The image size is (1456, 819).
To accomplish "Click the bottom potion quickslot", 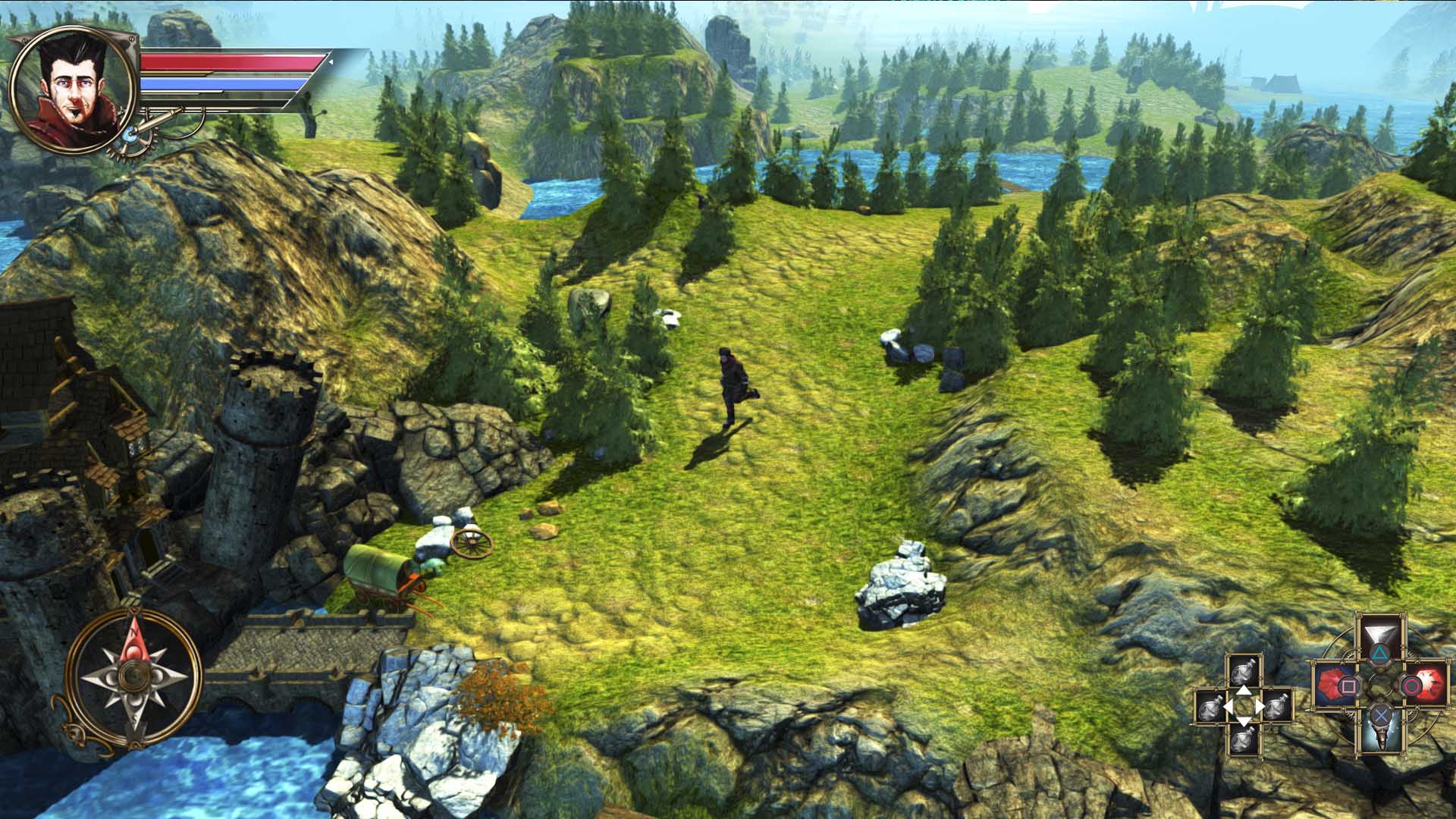I will point(1243,740).
